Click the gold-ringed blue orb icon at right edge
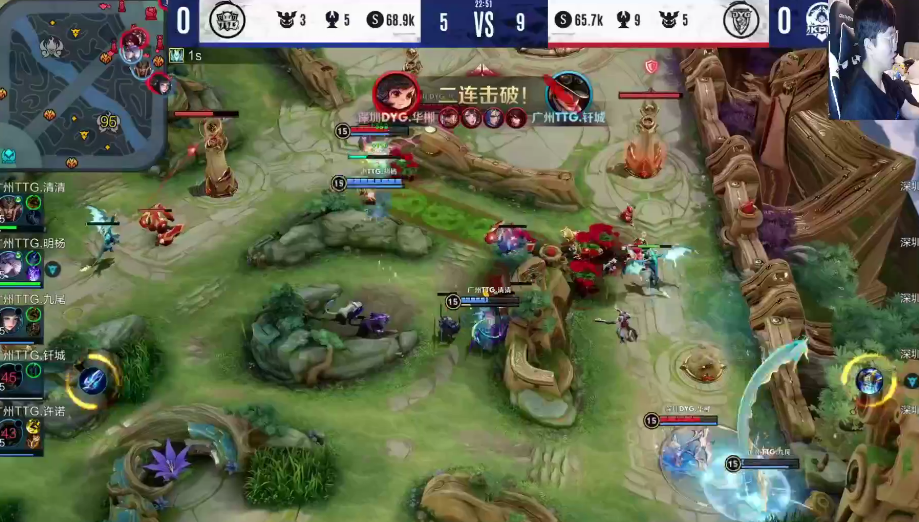Screen dimensions: 919x522 [x=869, y=380]
